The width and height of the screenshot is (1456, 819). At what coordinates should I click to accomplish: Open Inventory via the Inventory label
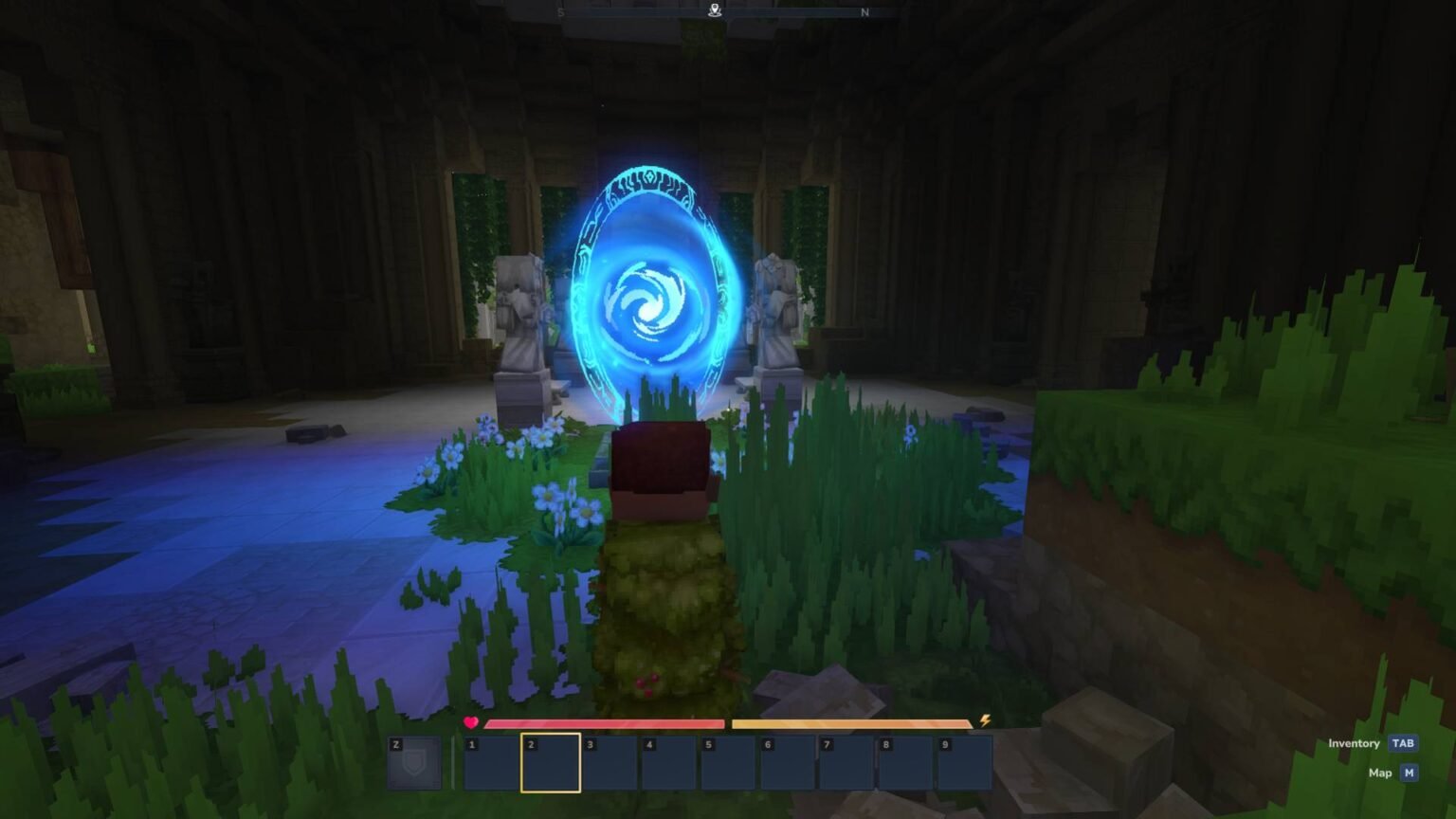point(1355,743)
